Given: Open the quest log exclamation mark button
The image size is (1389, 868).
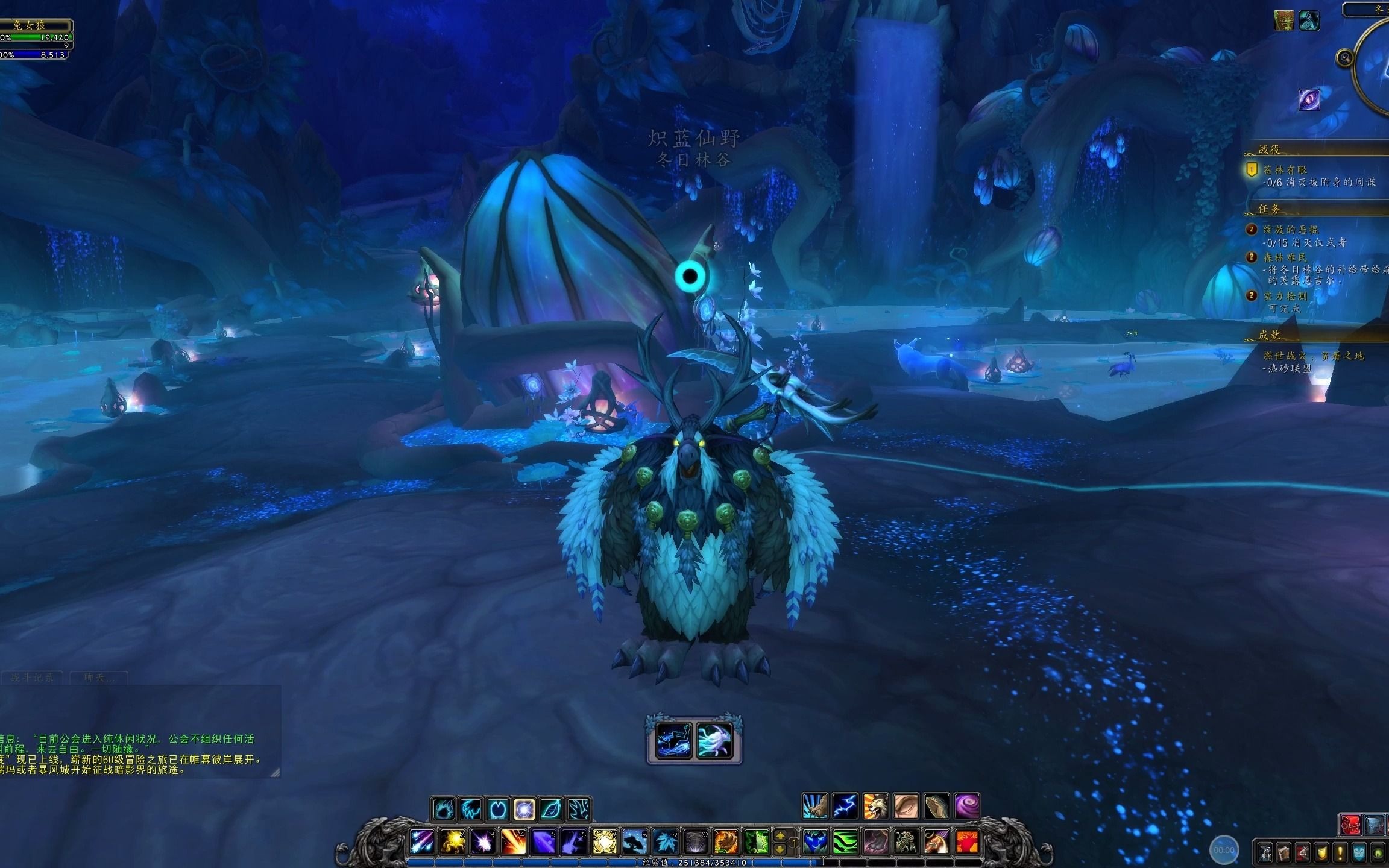Looking at the screenshot, I should [1340, 853].
